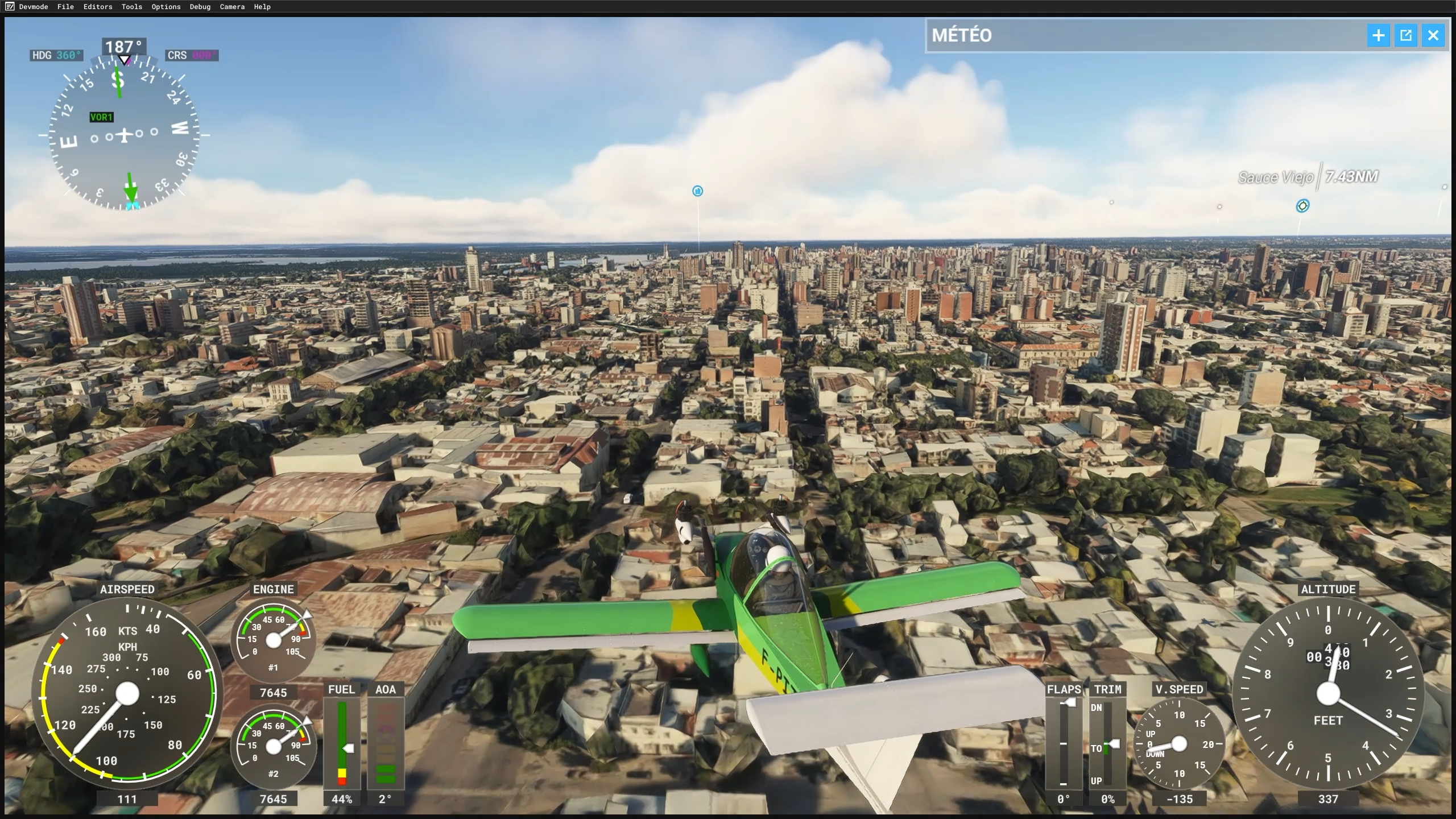Image resolution: width=1456 pixels, height=819 pixels.
Task: Pop out the MÉTÉO panel window
Action: 1405,36
